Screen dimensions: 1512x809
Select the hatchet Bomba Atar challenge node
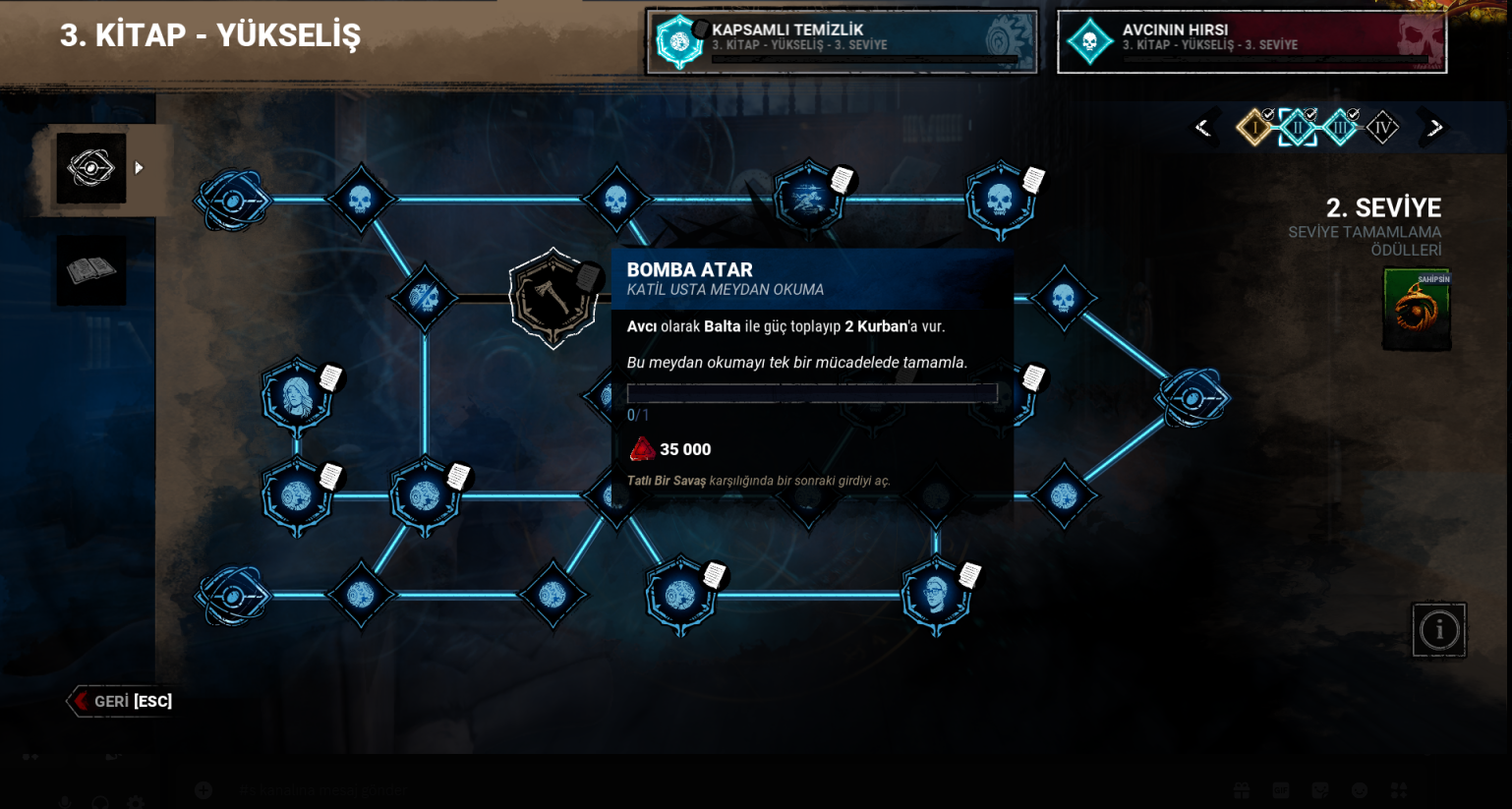pos(553,298)
